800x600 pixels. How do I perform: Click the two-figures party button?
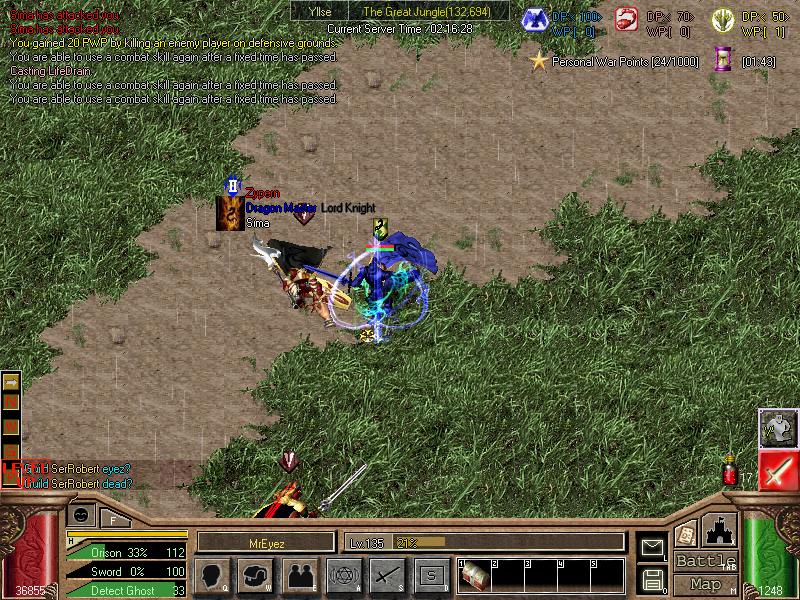click(x=299, y=575)
